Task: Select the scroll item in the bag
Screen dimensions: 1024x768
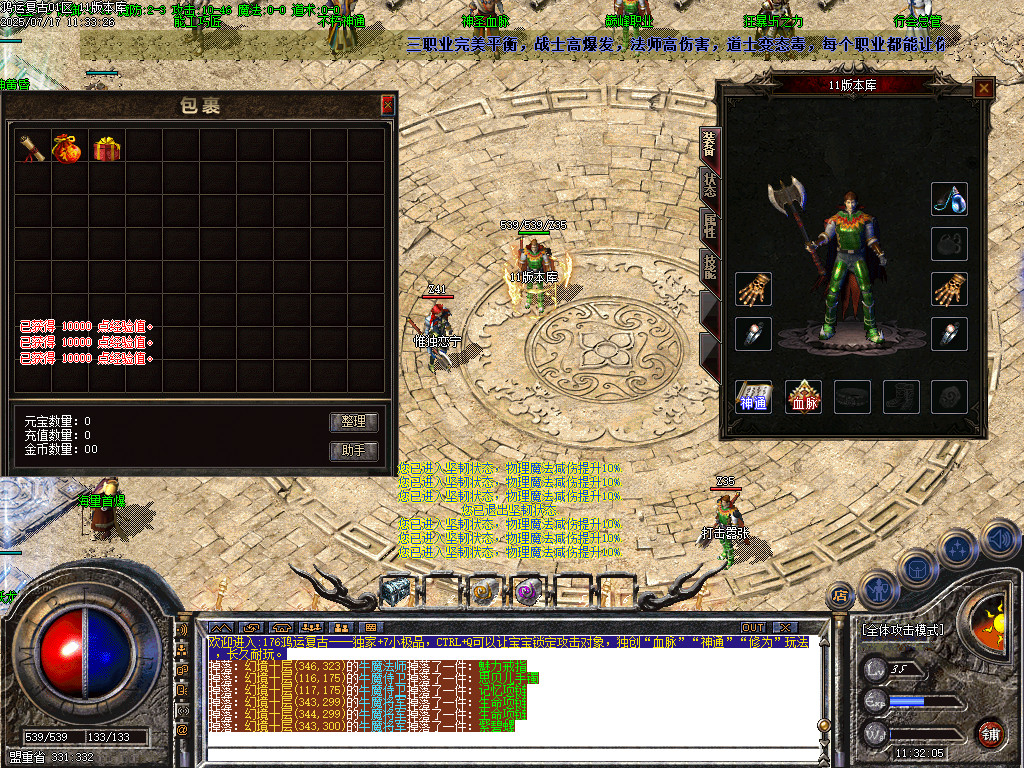Action: click(32, 148)
